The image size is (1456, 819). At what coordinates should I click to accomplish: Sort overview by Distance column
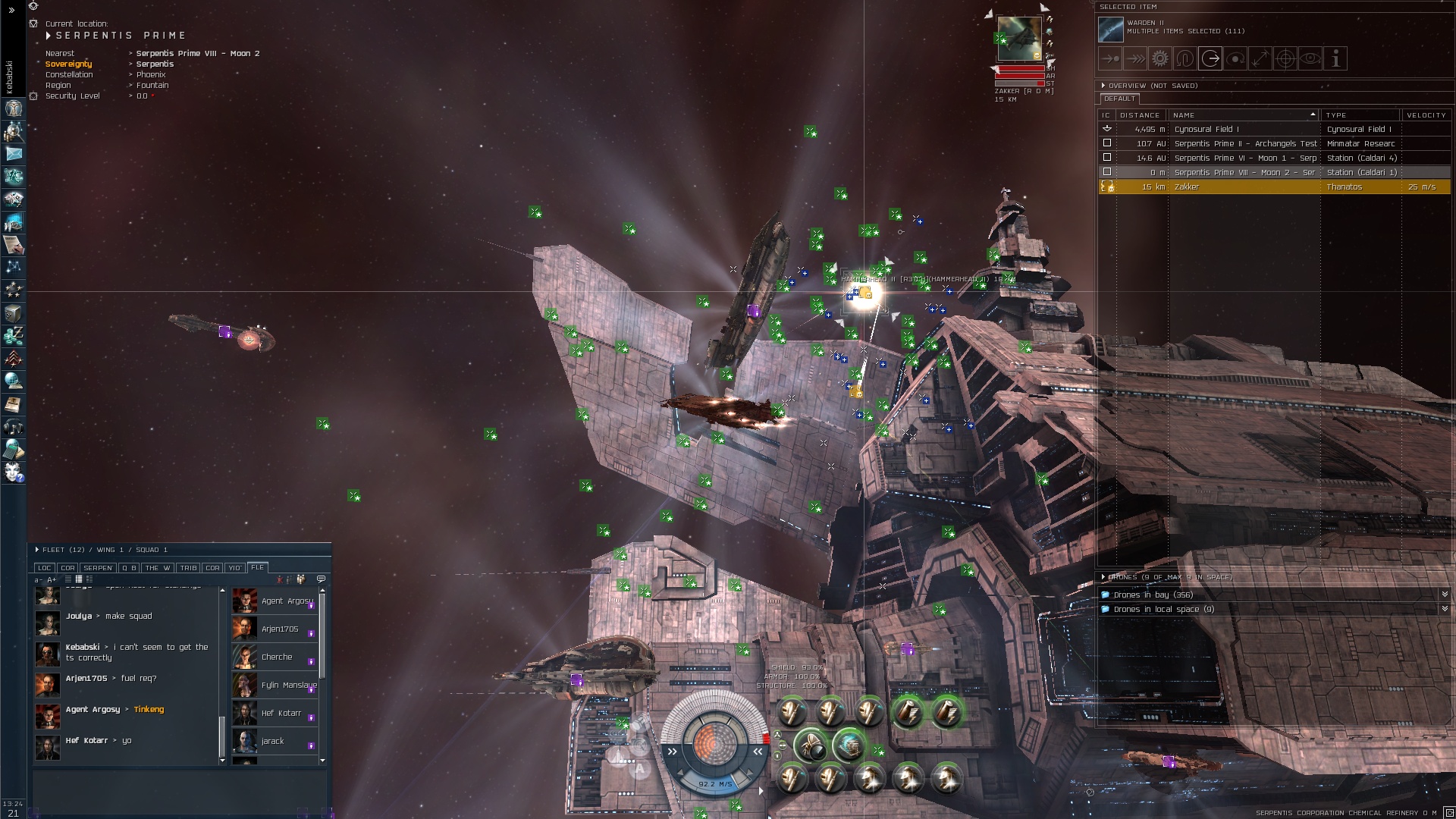[x=1139, y=115]
